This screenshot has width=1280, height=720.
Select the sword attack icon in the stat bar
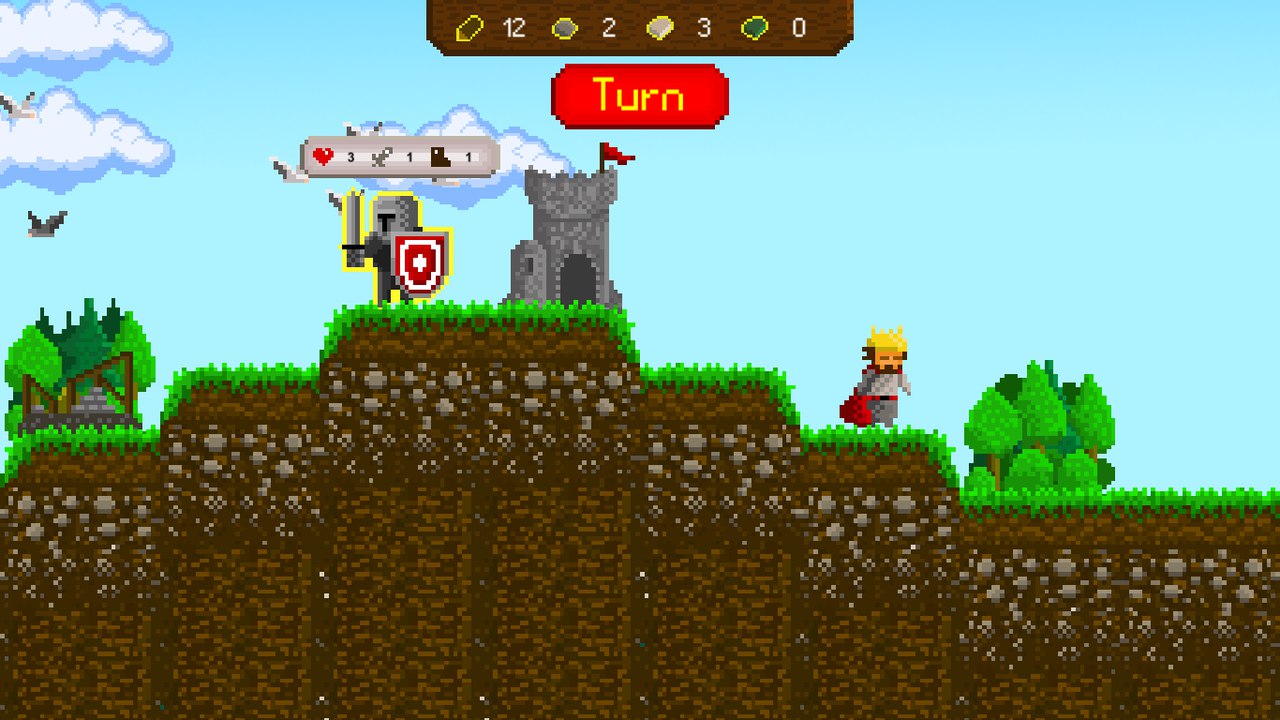[x=382, y=155]
